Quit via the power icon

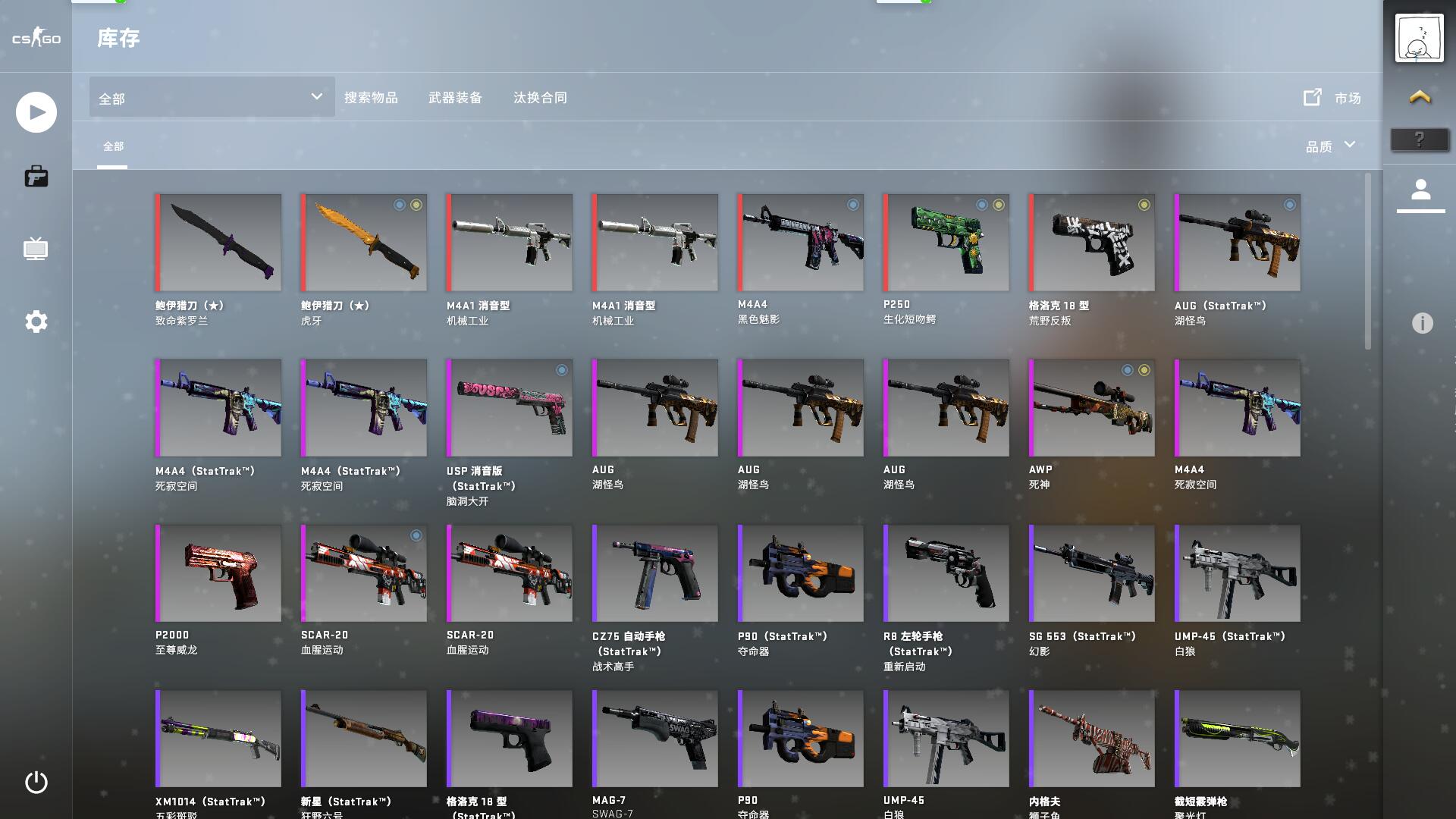(36, 782)
